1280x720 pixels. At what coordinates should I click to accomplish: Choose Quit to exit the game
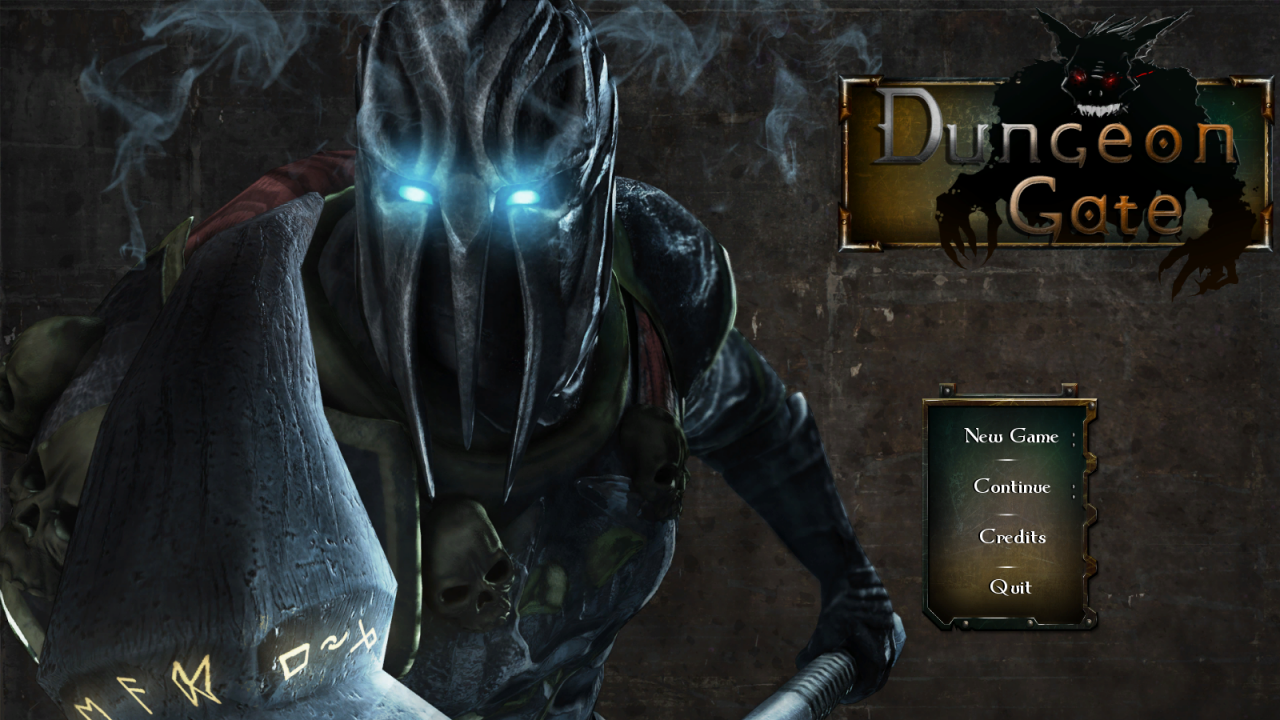coord(1010,587)
